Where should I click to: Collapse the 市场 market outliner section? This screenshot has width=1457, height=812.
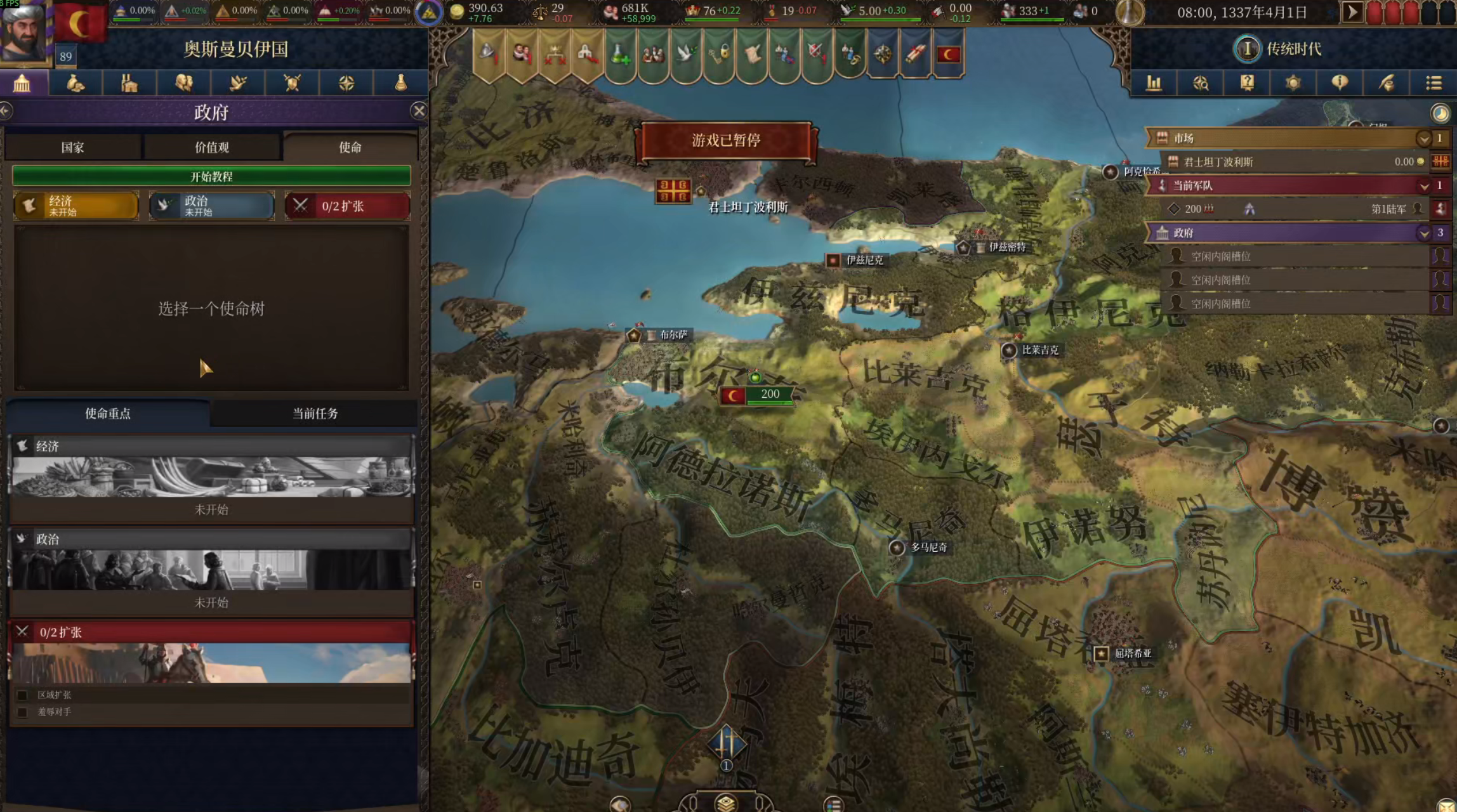pyautogui.click(x=1423, y=138)
